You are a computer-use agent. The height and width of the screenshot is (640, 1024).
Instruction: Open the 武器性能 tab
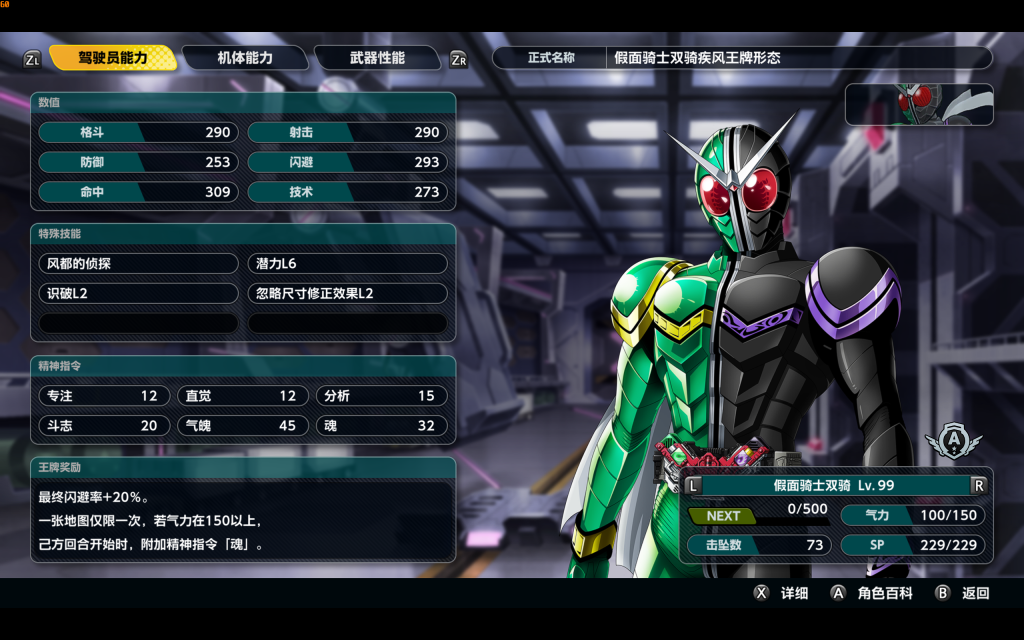point(377,58)
